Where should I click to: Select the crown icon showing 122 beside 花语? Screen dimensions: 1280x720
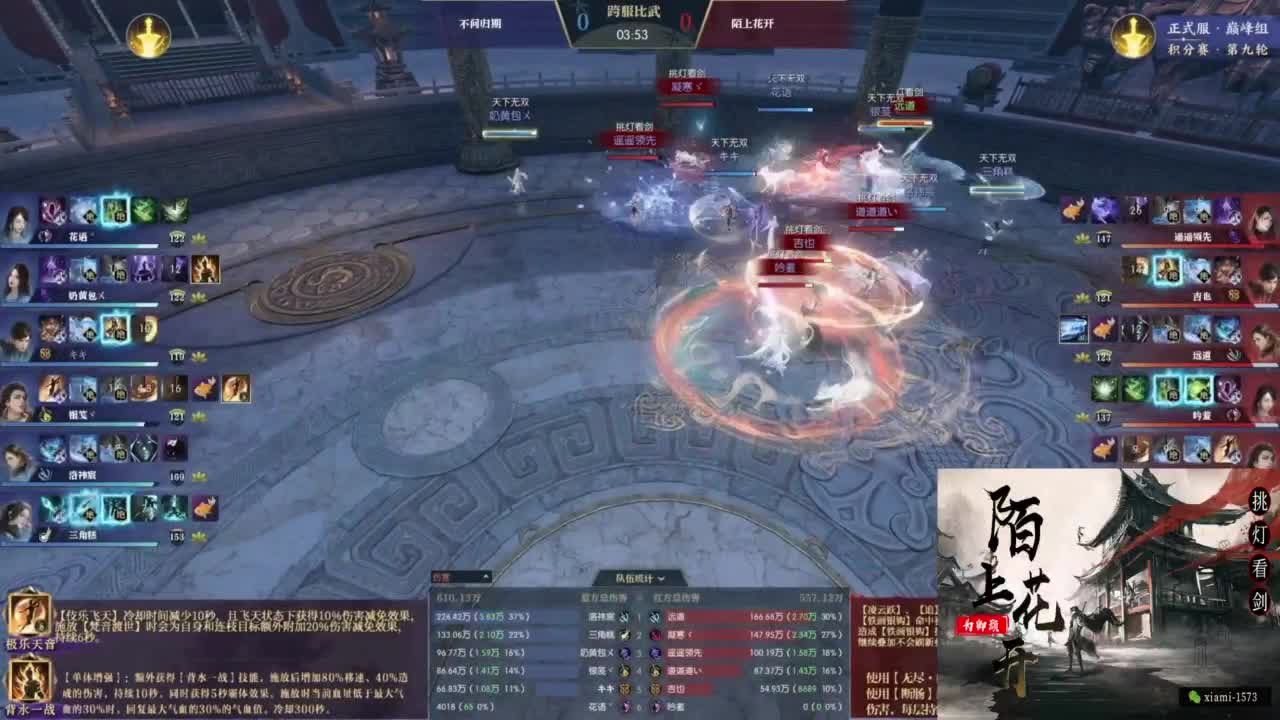(176, 238)
